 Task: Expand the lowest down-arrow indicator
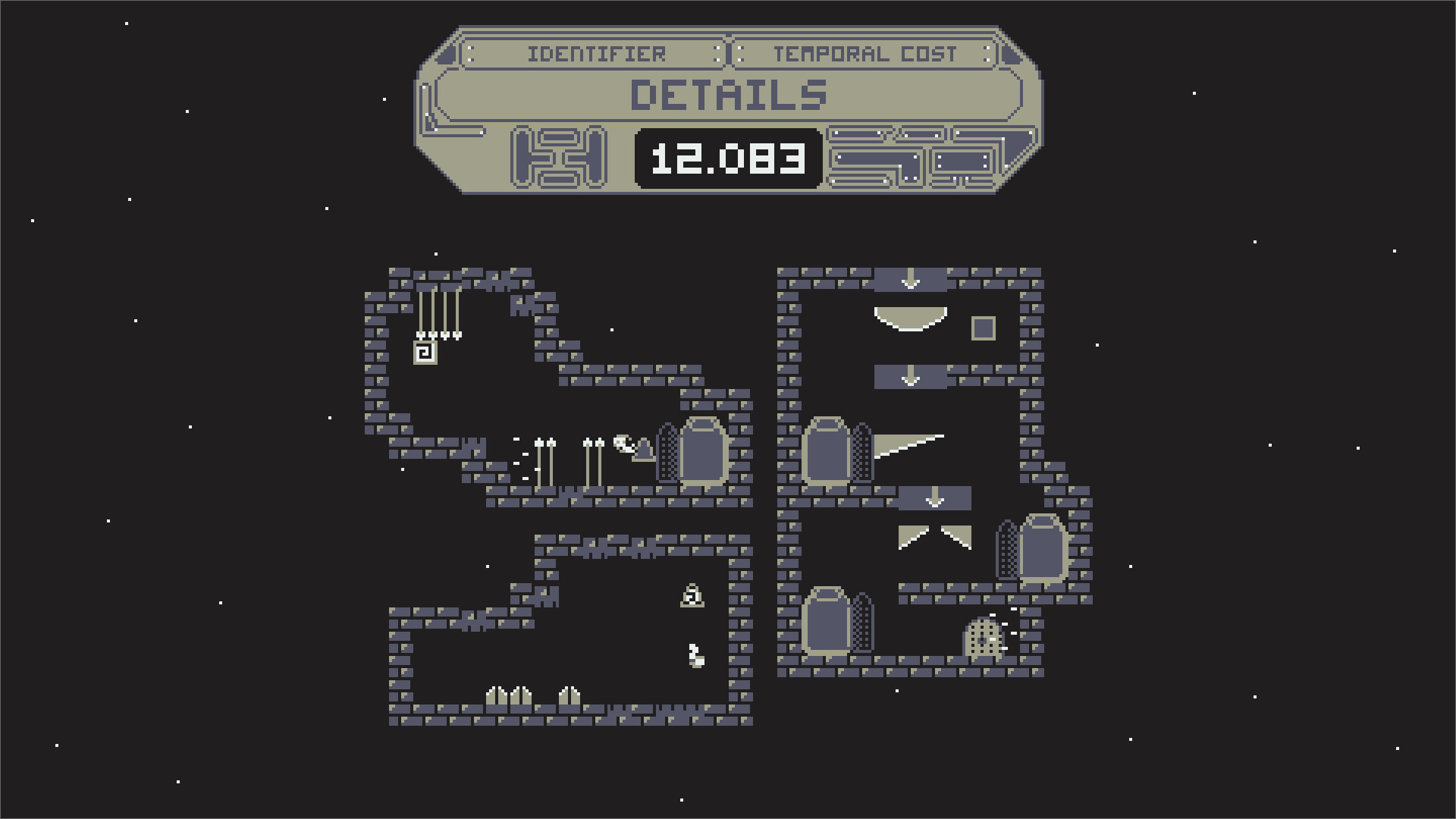pyautogui.click(x=934, y=497)
